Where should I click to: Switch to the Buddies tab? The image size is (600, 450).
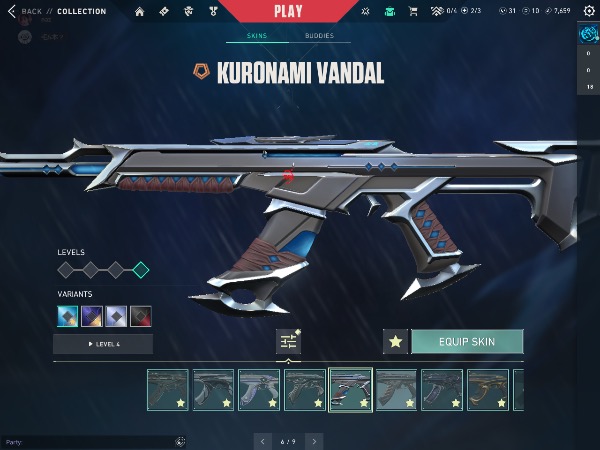click(x=319, y=36)
